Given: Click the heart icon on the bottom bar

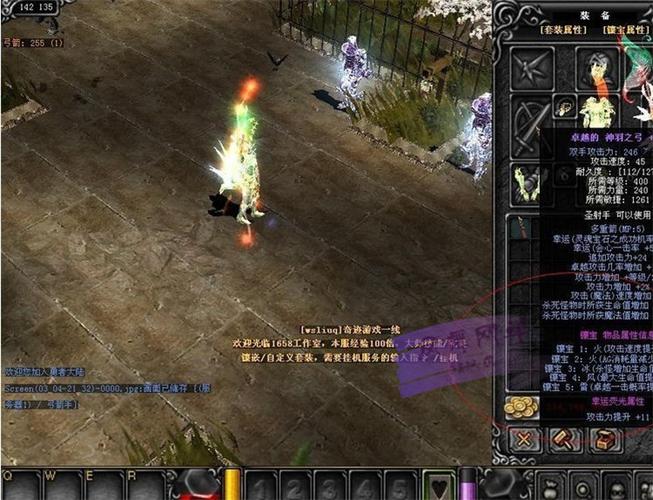Looking at the screenshot, I should click(438, 486).
